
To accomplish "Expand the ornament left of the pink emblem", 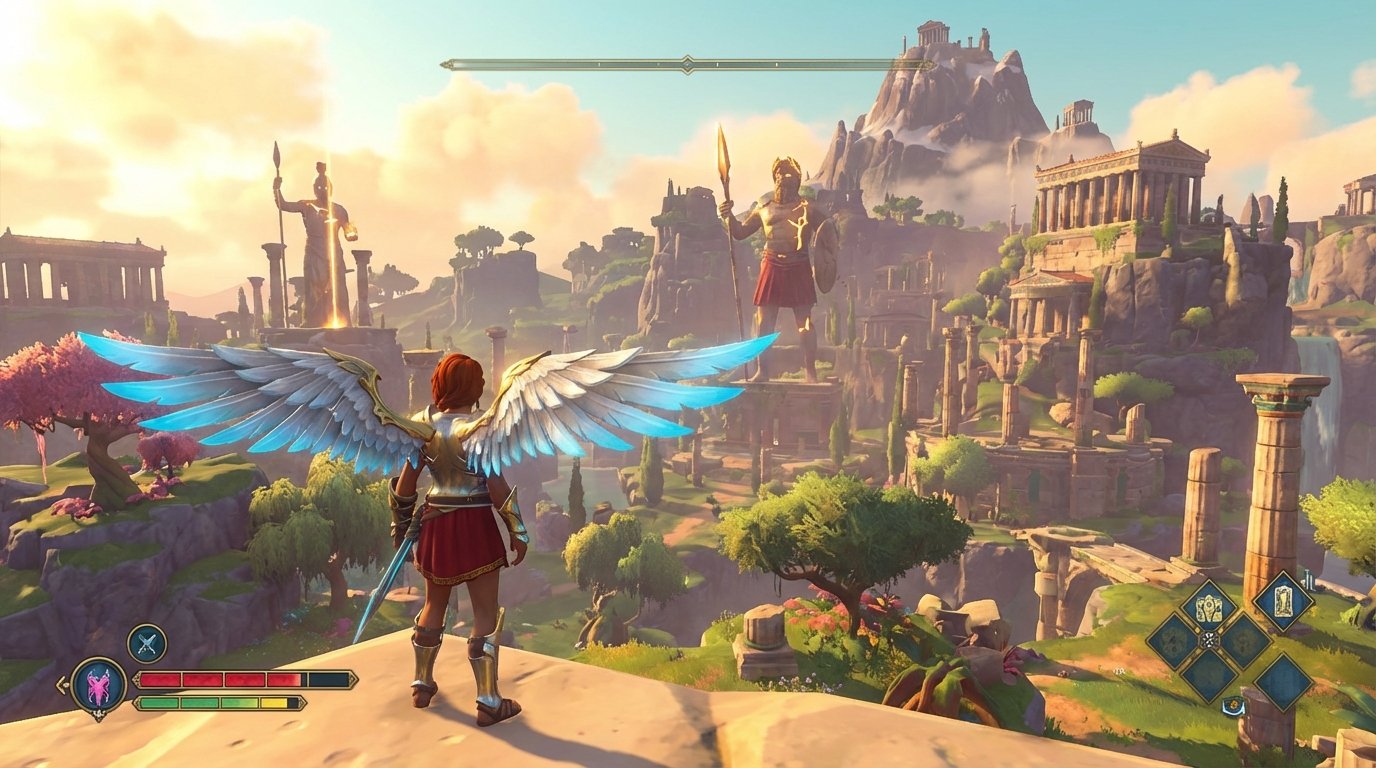I will point(64,684).
